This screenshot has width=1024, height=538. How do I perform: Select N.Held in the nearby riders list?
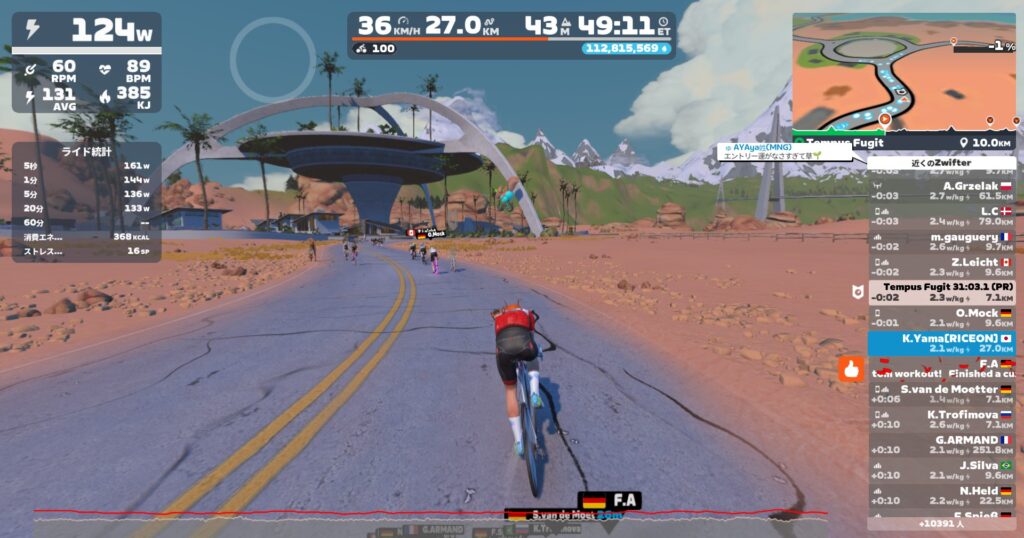coord(941,496)
